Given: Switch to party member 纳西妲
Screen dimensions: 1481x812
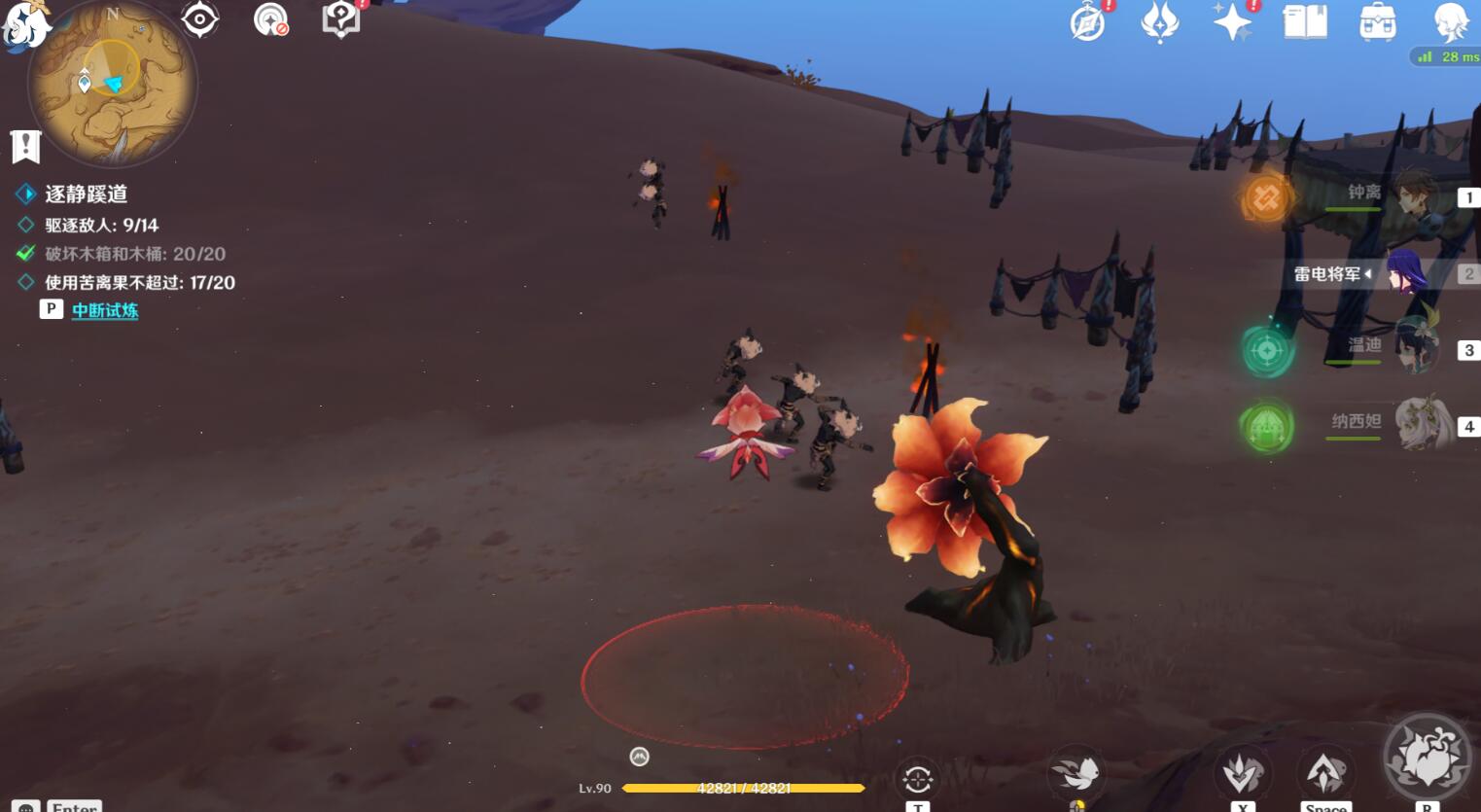Looking at the screenshot, I should click(x=1420, y=423).
